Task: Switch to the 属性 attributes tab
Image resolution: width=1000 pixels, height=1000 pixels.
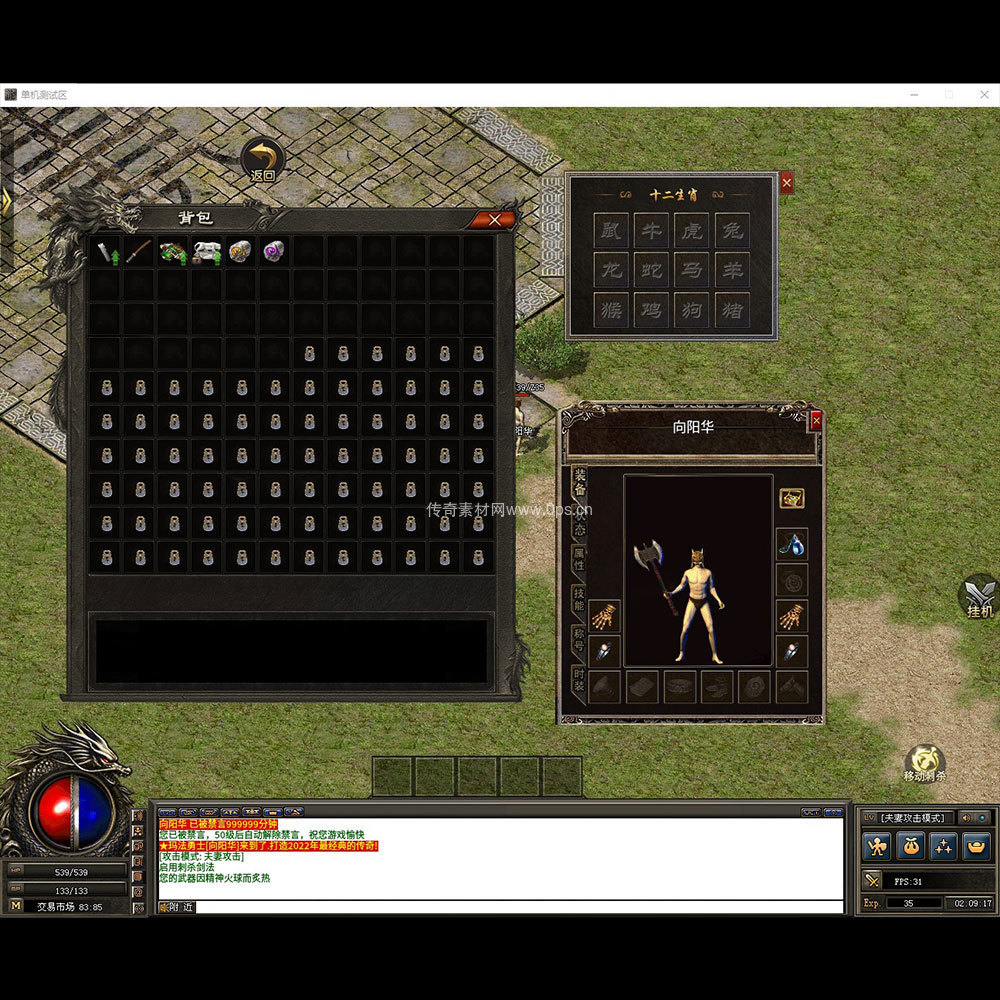Action: (579, 559)
